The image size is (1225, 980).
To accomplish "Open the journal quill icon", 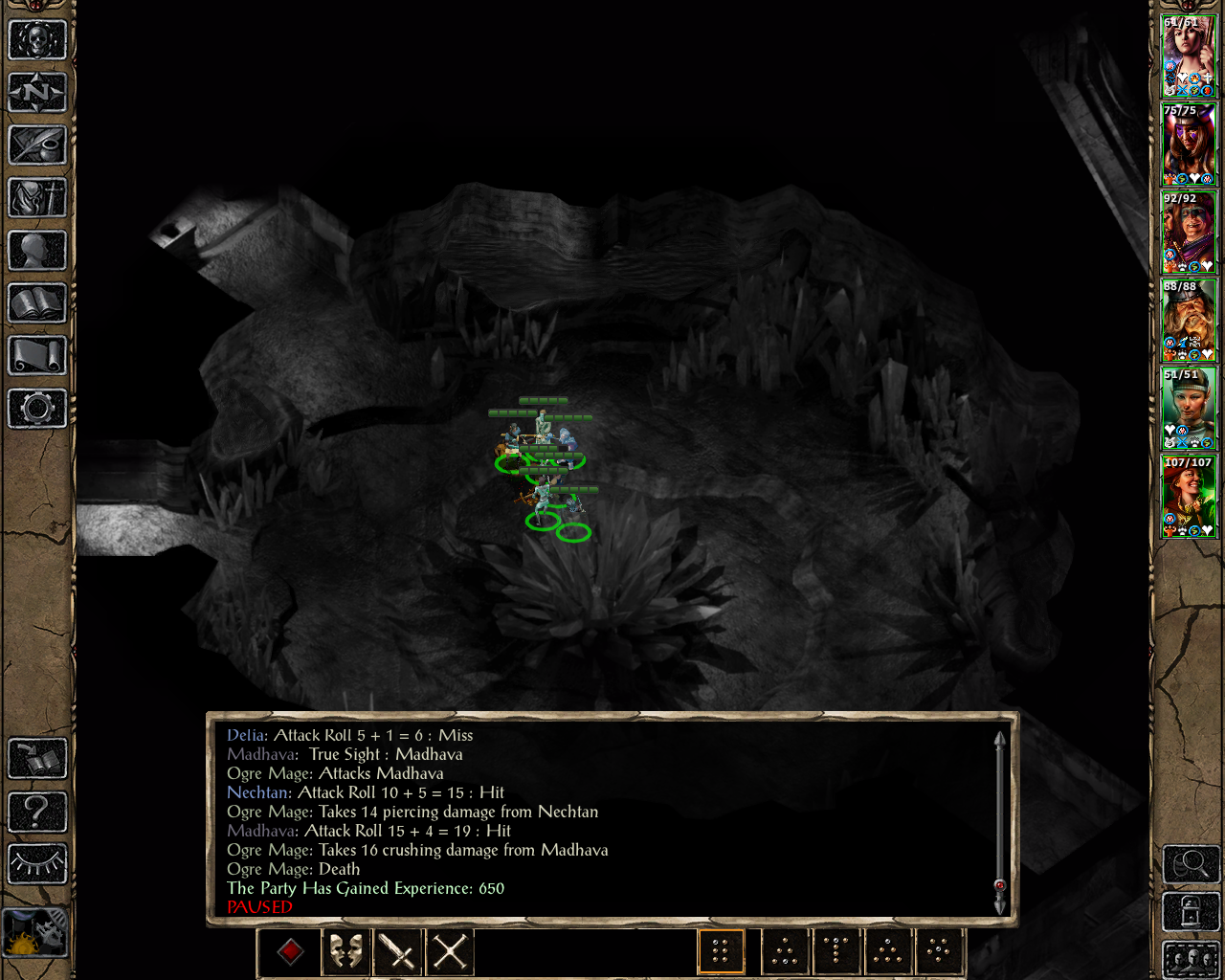I will pyautogui.click(x=37, y=145).
